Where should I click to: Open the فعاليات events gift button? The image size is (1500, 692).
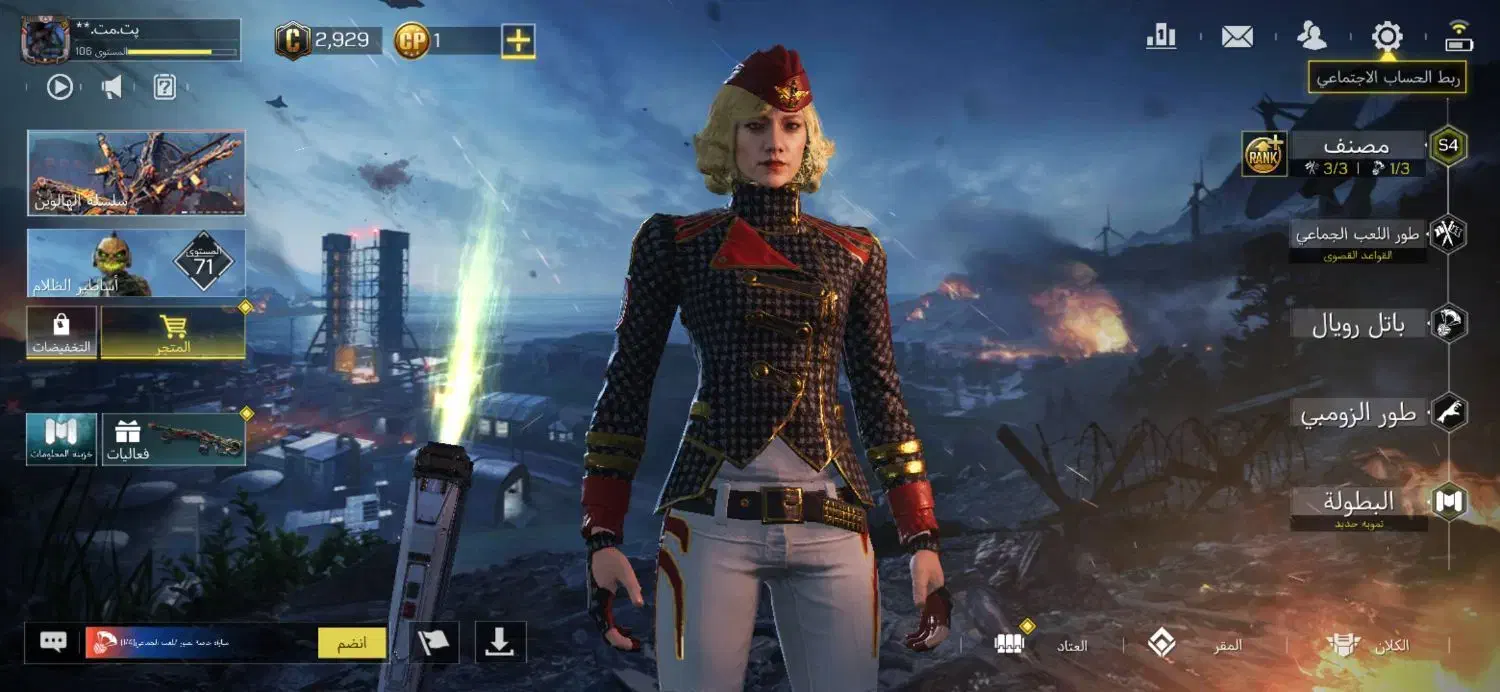(173, 439)
